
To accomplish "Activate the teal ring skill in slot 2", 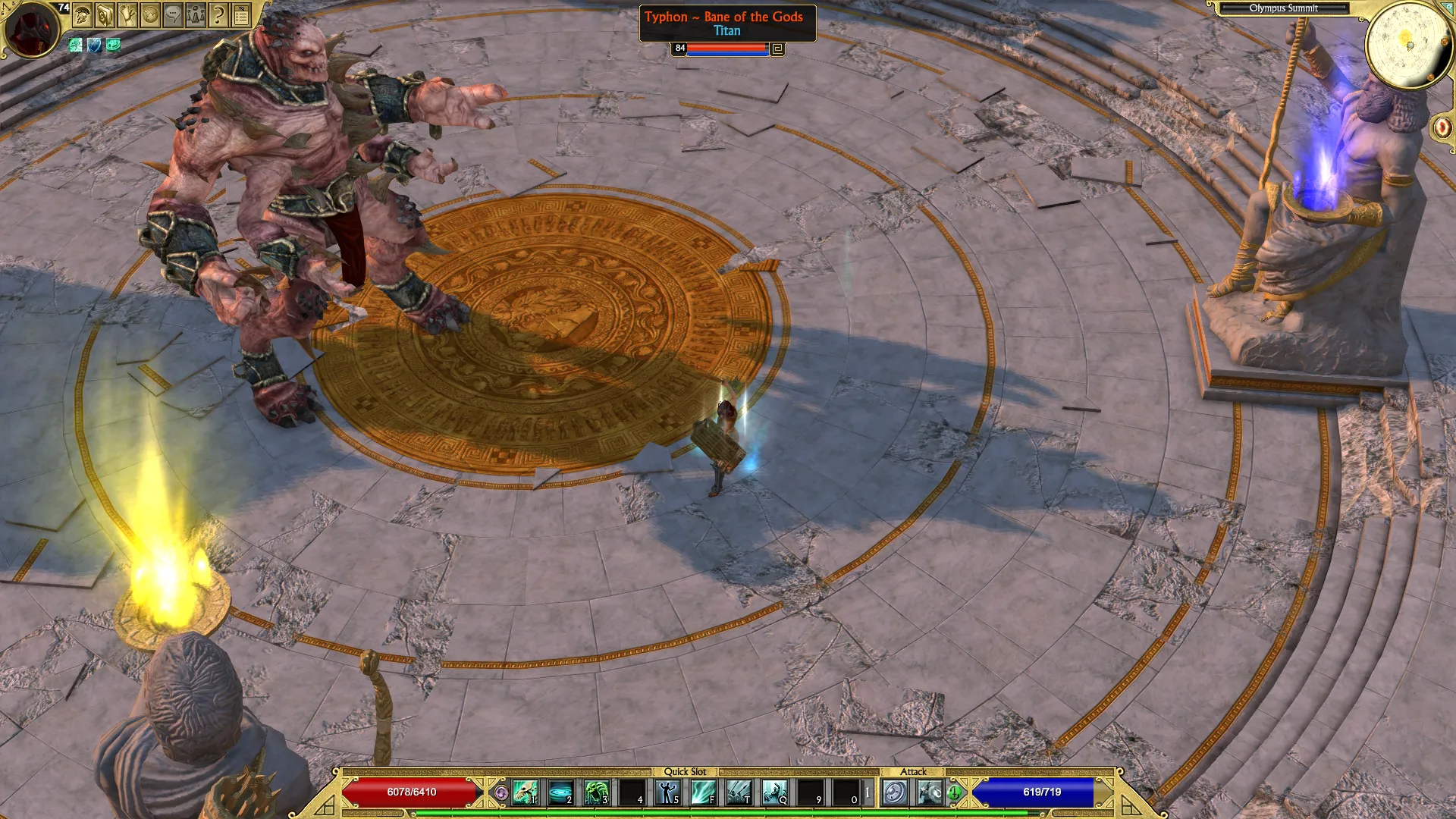I will pos(560,792).
